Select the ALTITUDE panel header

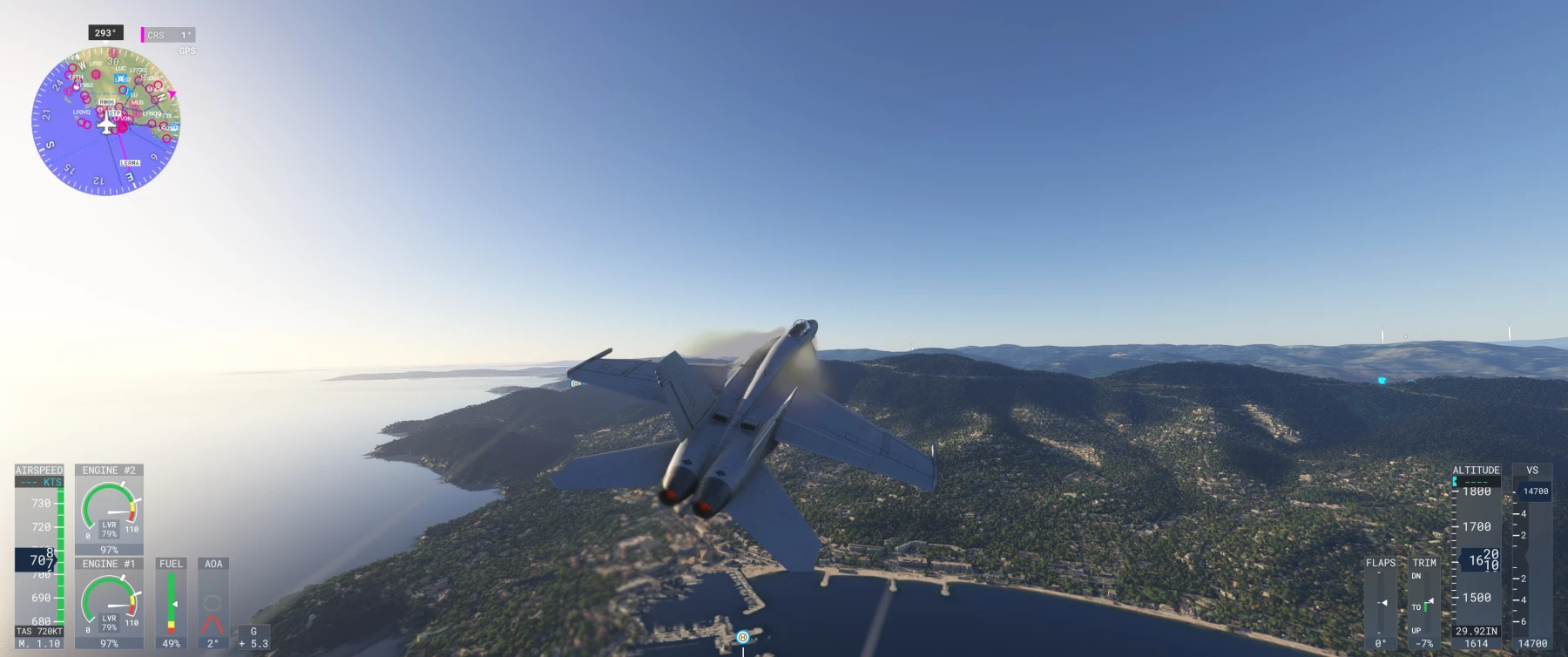[x=1476, y=470]
